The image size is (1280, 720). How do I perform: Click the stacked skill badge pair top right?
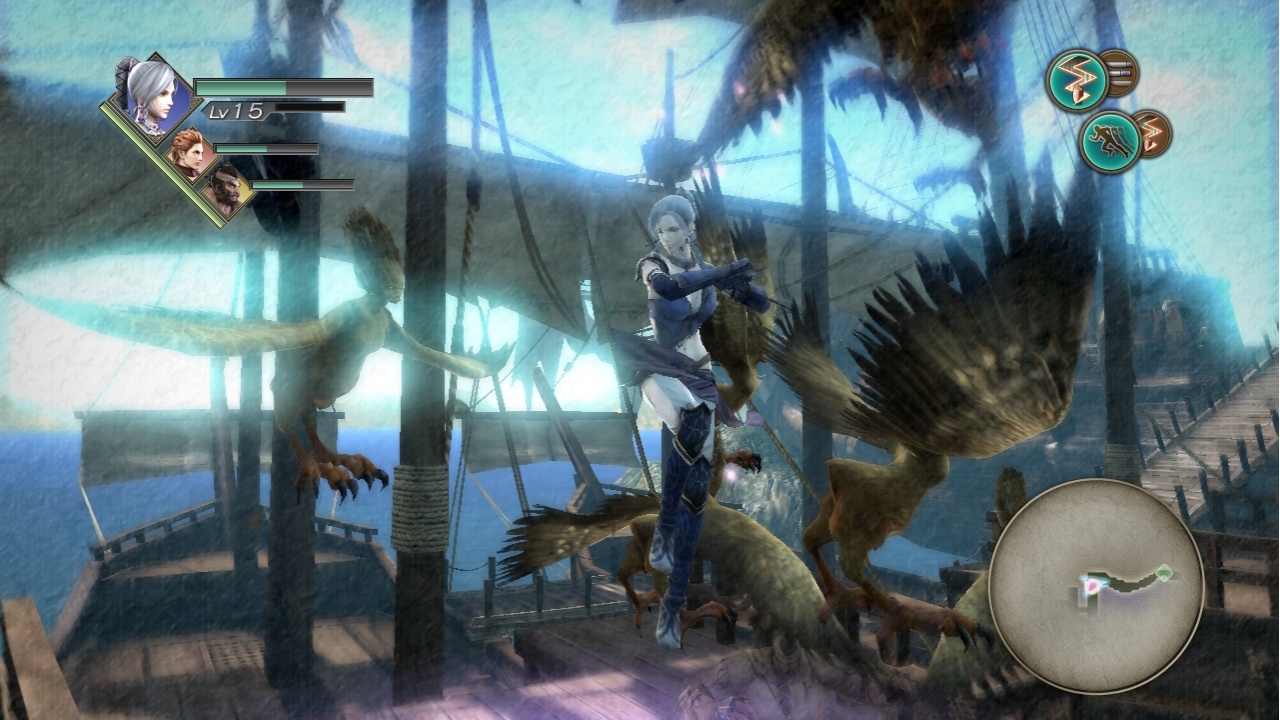click(1100, 78)
